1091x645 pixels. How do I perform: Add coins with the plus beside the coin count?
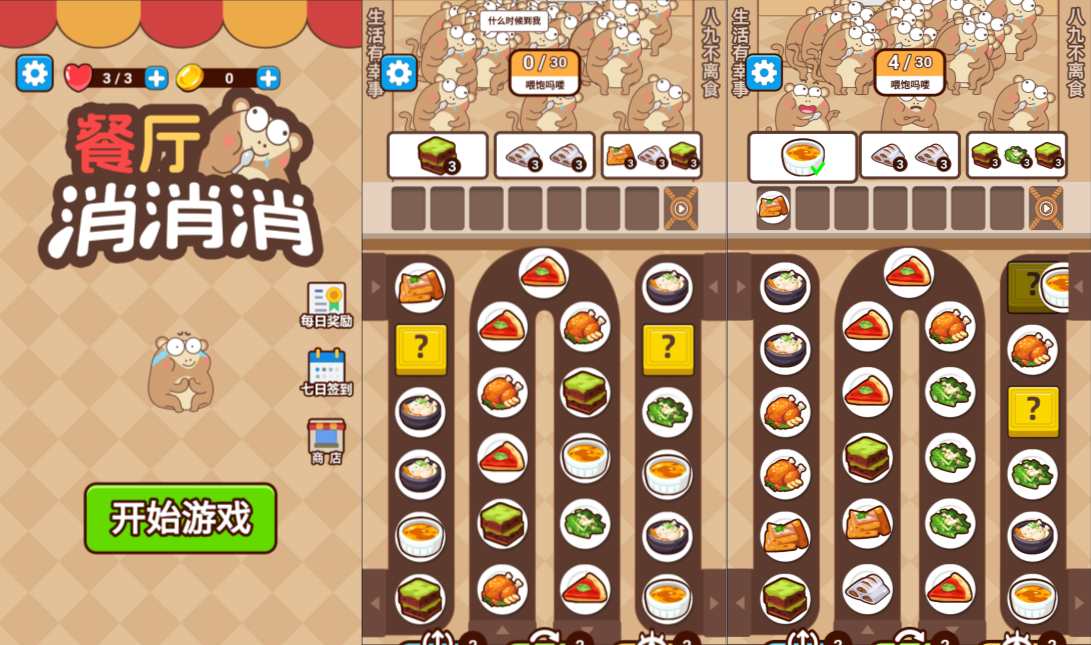(x=268, y=78)
